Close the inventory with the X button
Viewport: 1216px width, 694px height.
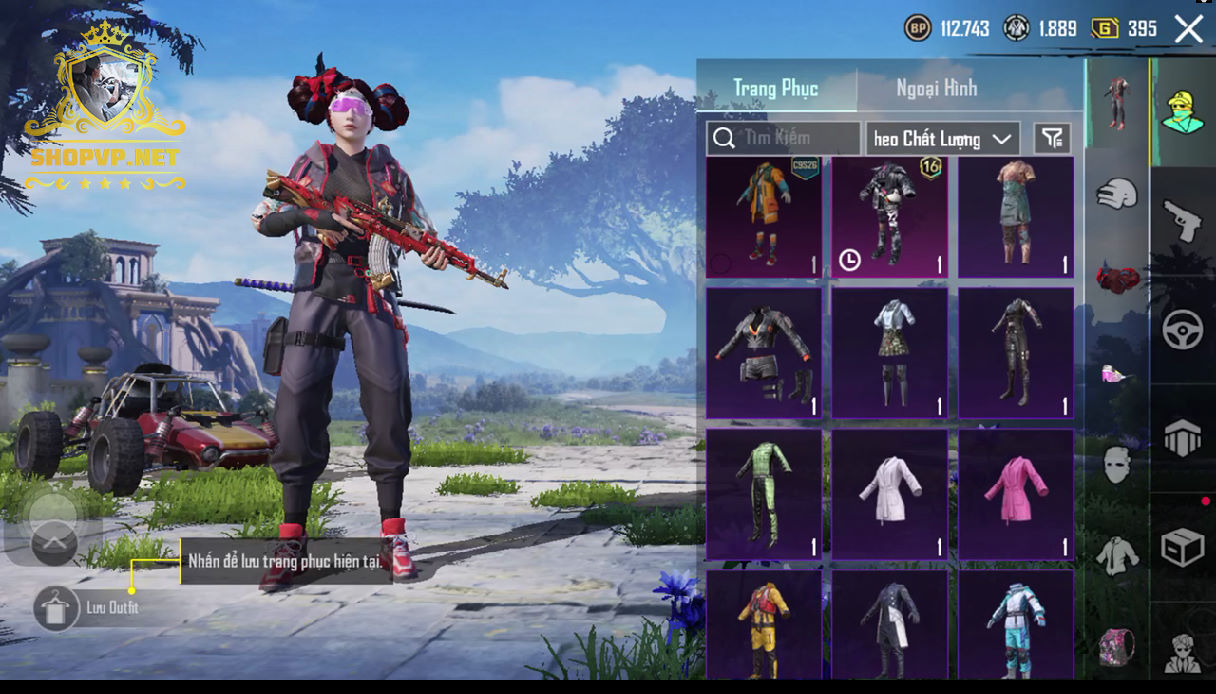click(x=1188, y=29)
